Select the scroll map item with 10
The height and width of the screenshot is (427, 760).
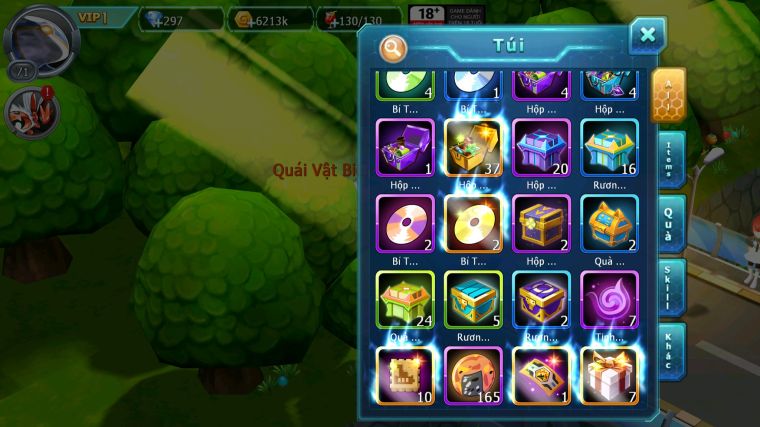pyautogui.click(x=405, y=374)
